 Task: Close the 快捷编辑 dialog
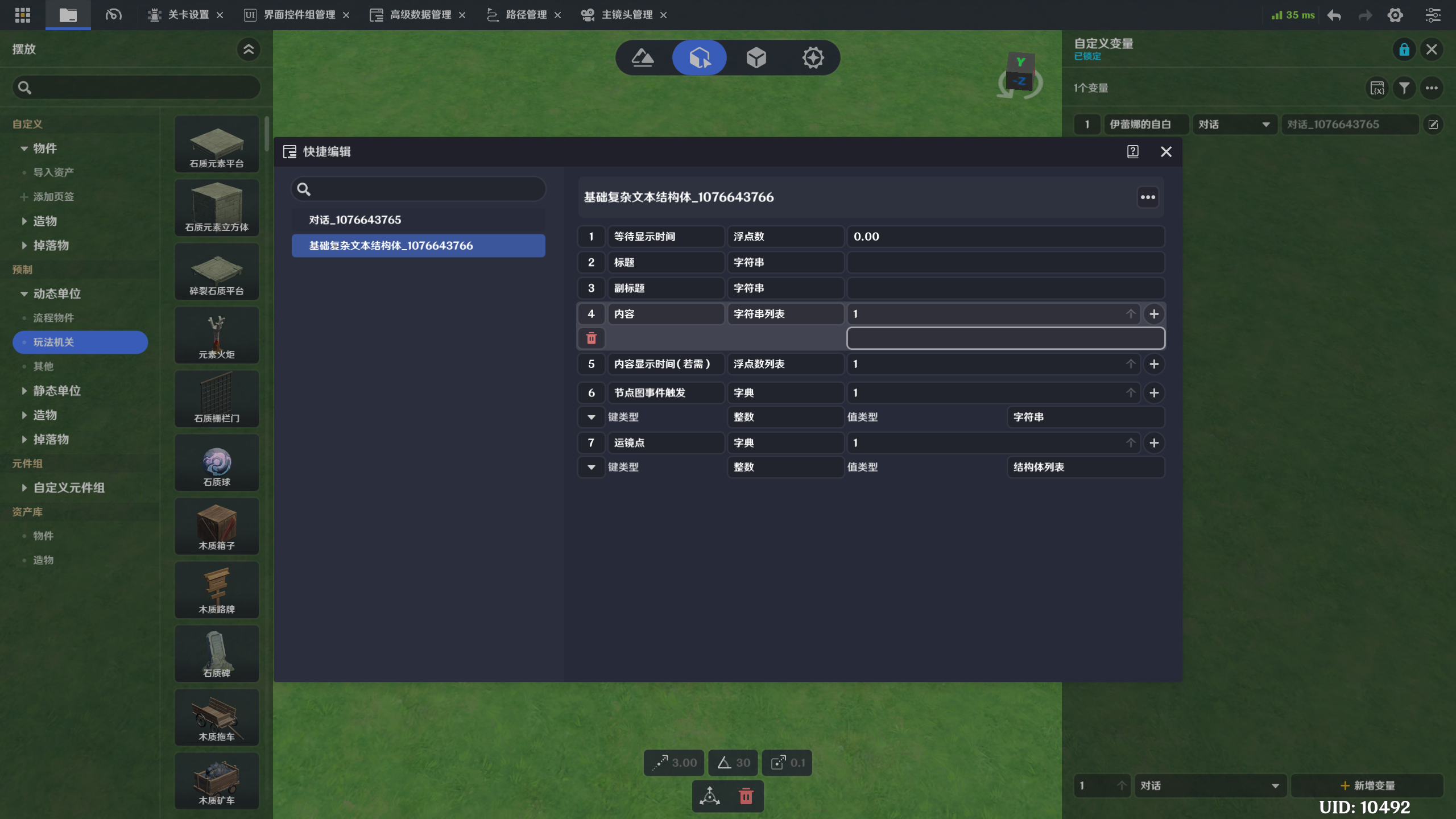(x=1165, y=151)
